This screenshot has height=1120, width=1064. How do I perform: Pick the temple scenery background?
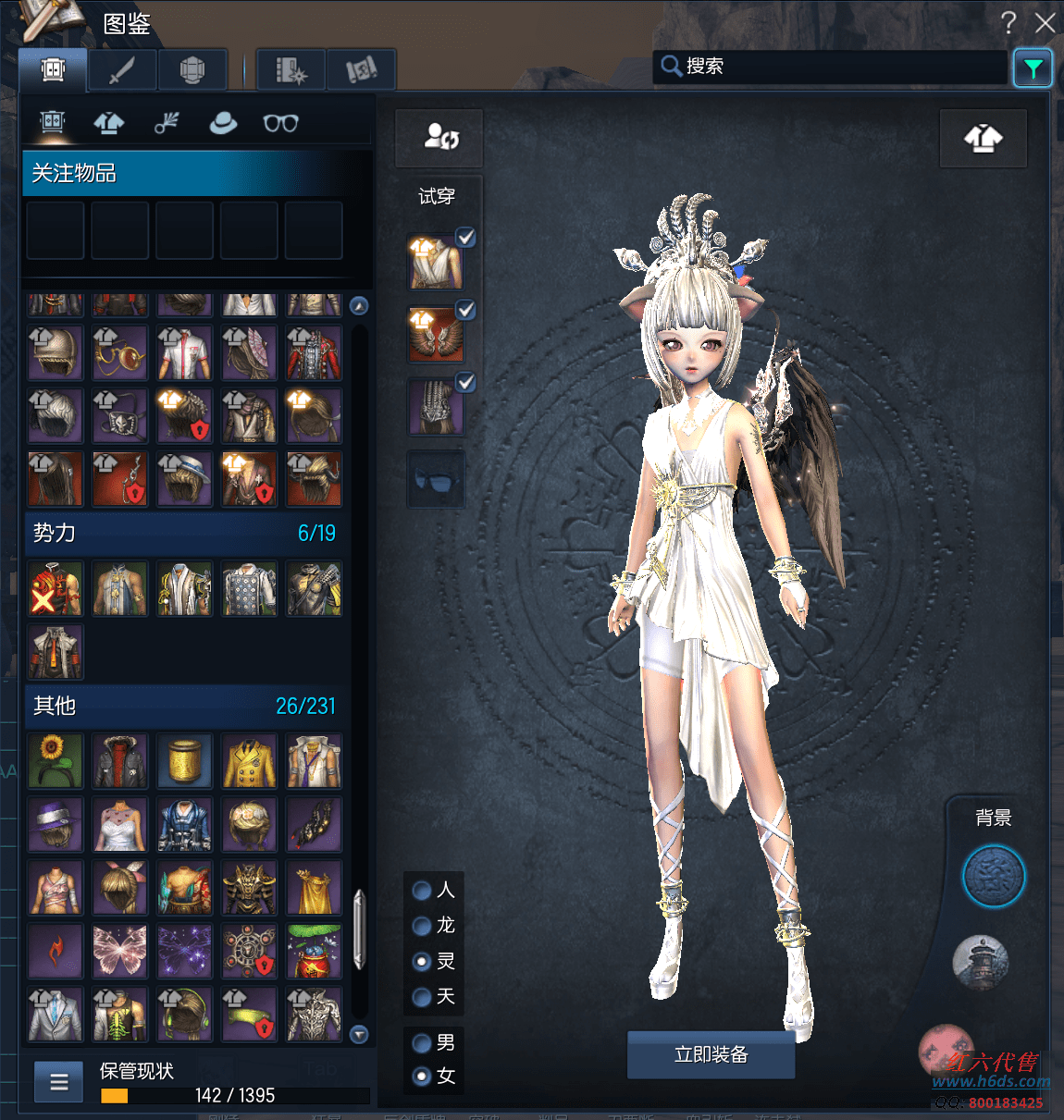coord(981,962)
